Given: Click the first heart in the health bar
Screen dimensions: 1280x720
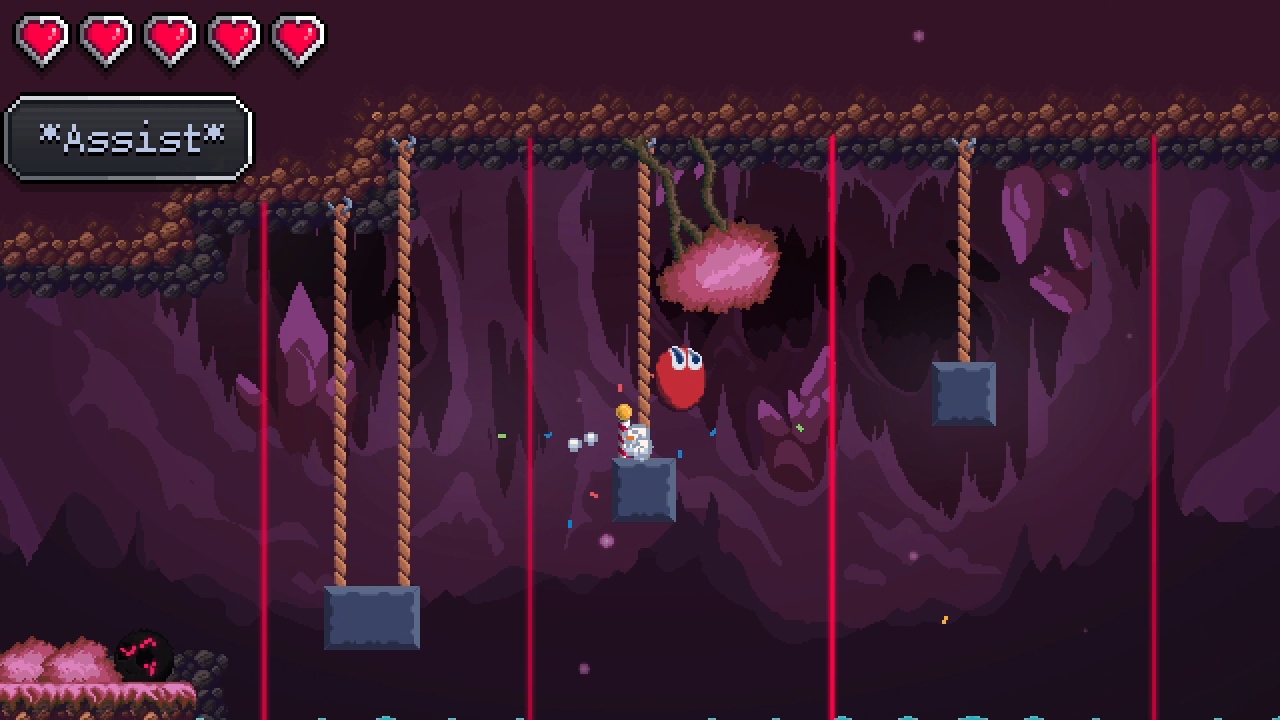Looking at the screenshot, I should pos(42,37).
